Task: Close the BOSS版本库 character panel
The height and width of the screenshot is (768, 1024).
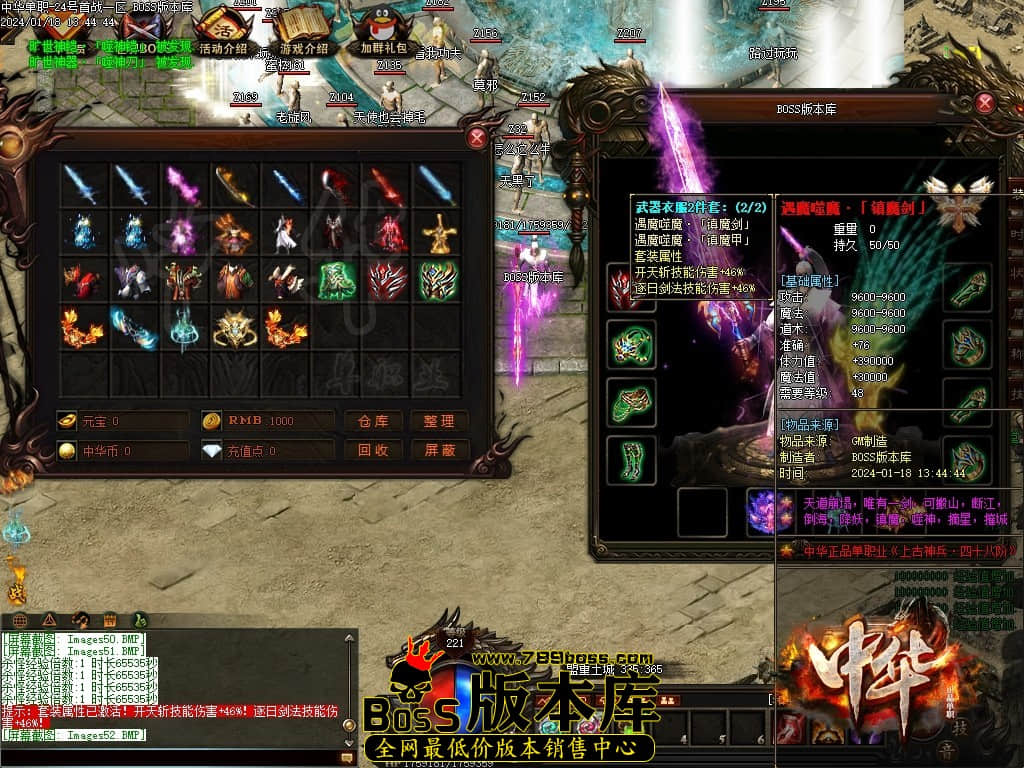Action: pyautogui.click(x=985, y=103)
